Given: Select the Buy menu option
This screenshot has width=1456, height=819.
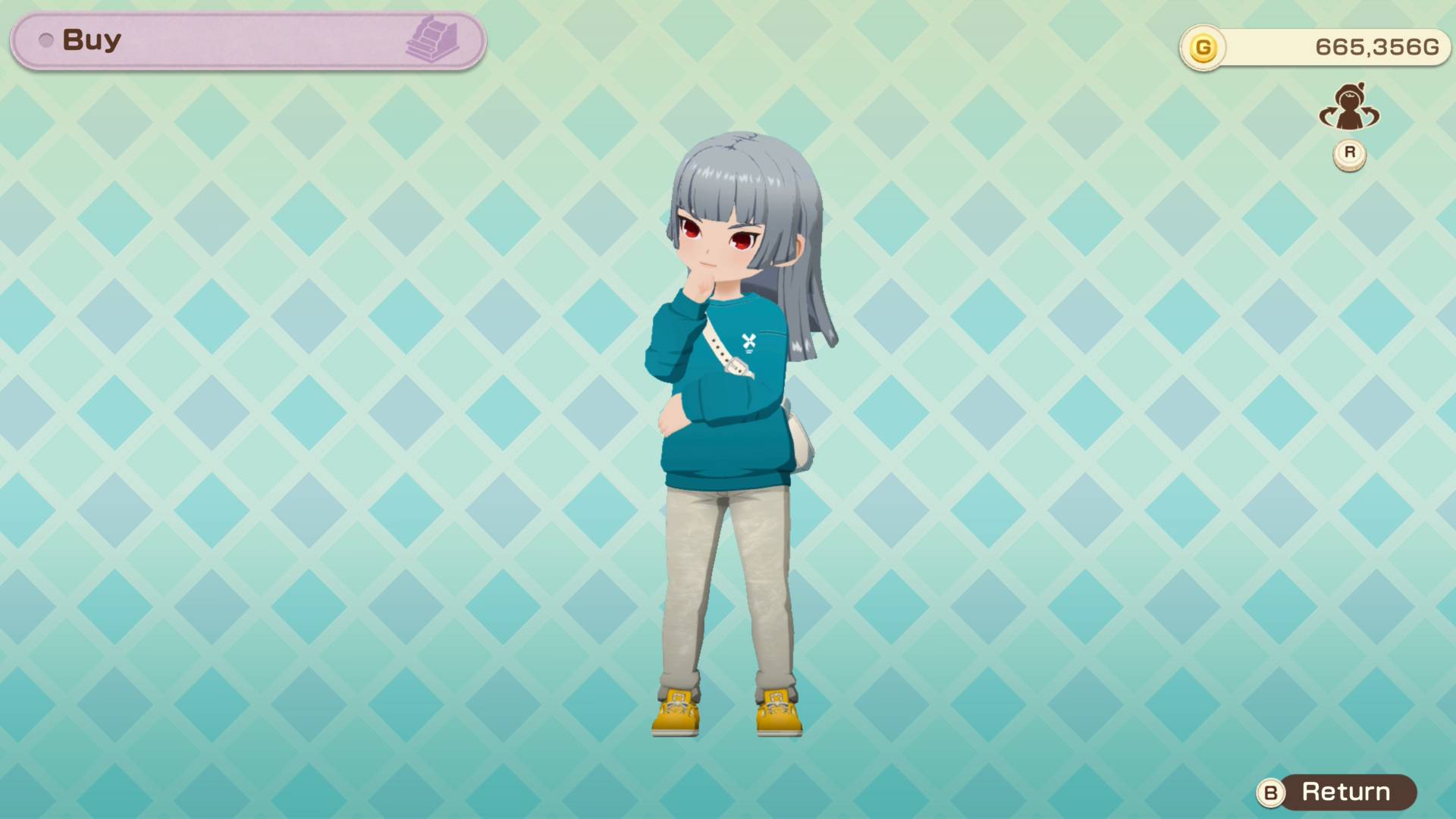Looking at the screenshot, I should point(91,39).
